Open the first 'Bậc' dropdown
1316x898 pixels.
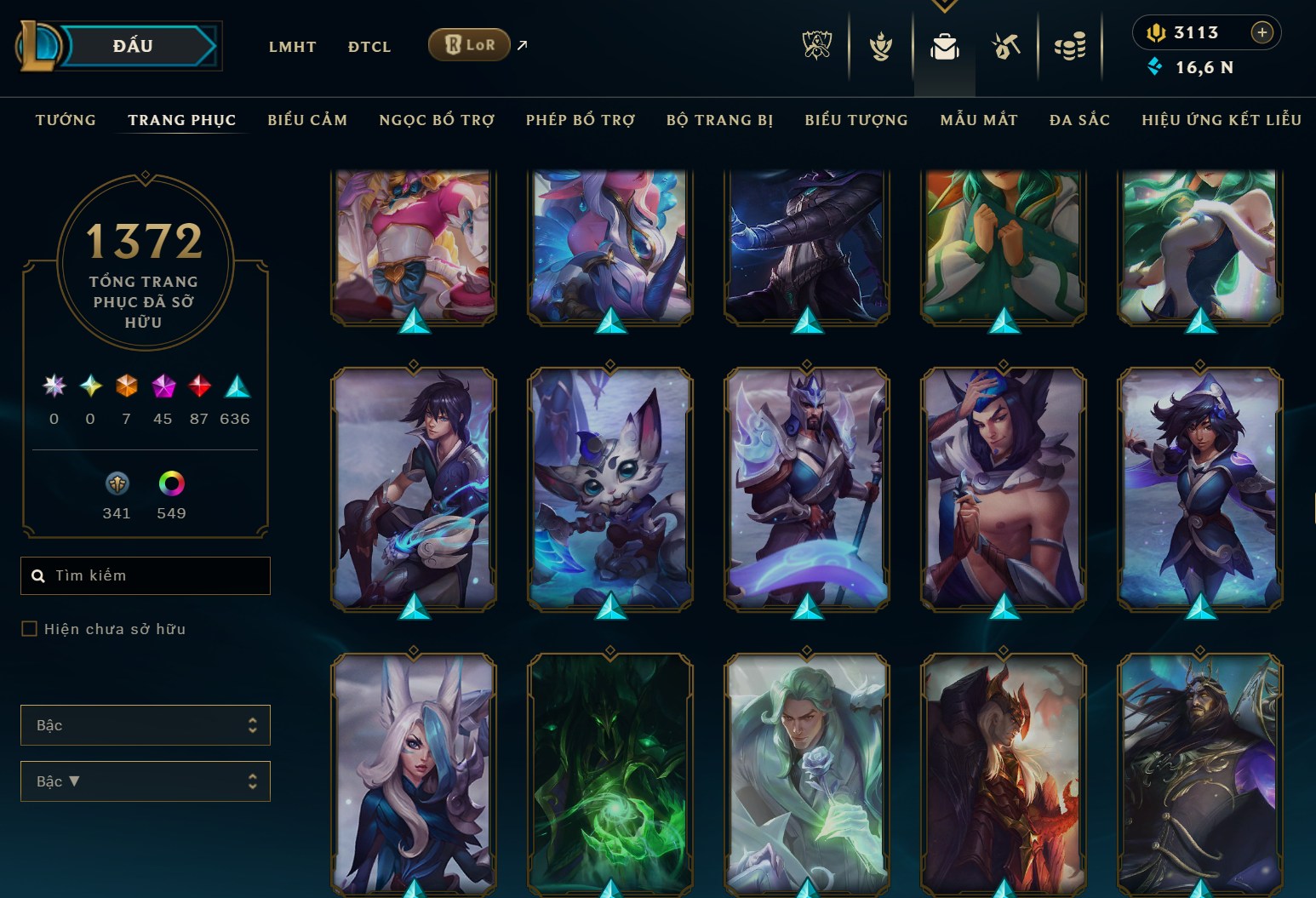pos(145,724)
